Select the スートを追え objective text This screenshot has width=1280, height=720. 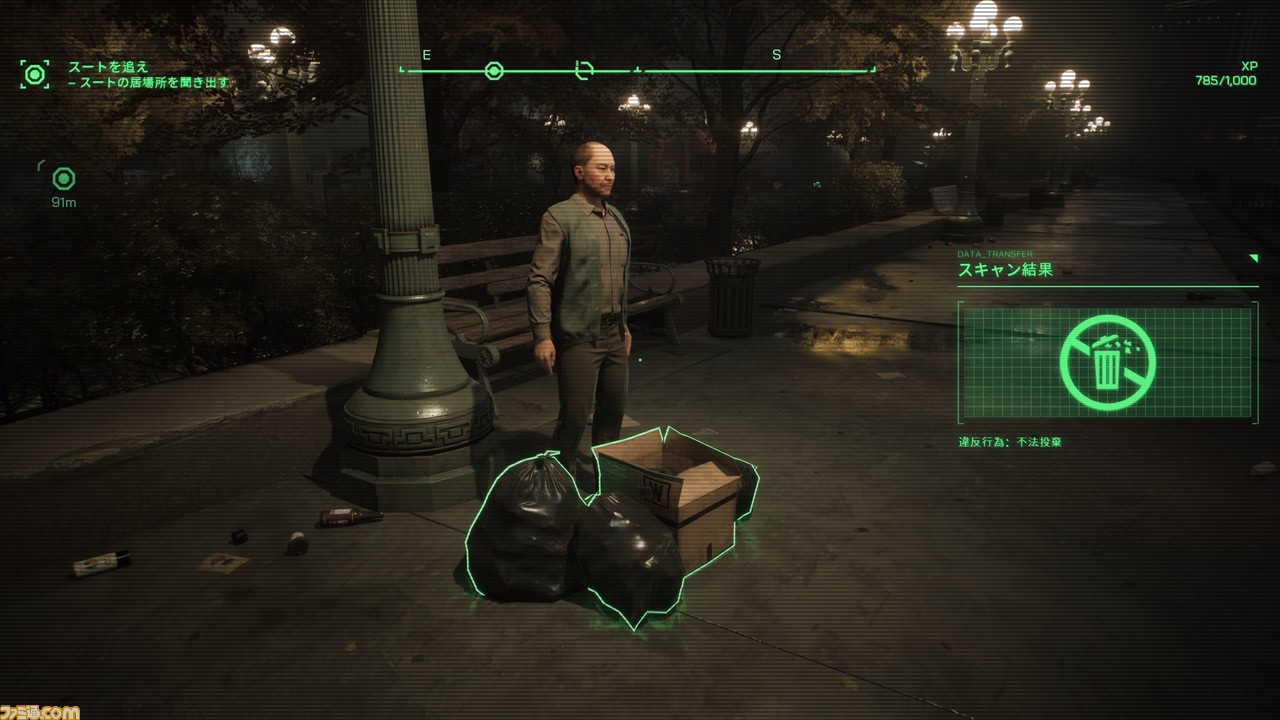click(x=108, y=67)
